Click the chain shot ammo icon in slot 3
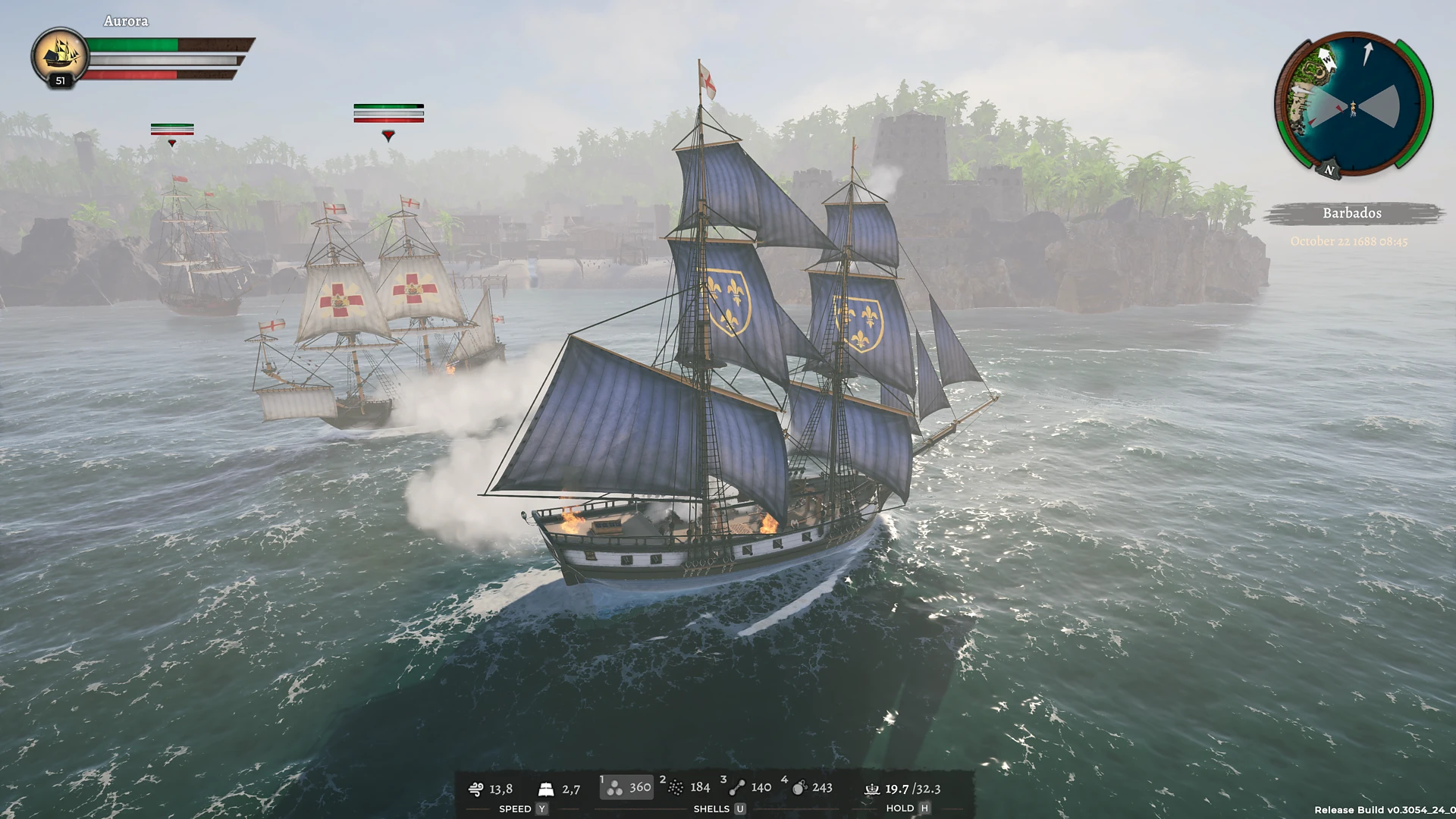This screenshot has height=819, width=1456. pyautogui.click(x=736, y=787)
